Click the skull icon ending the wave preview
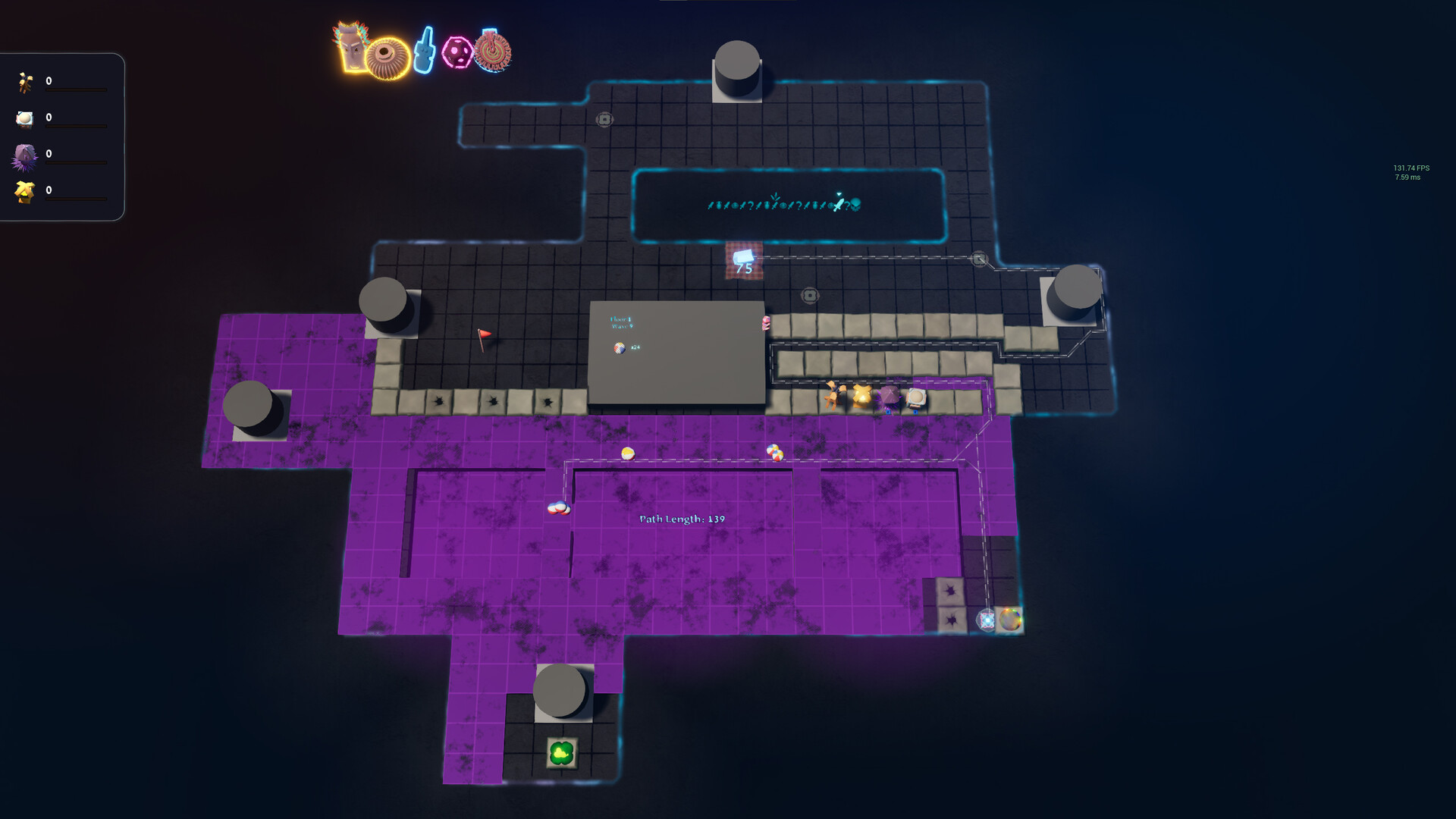The width and height of the screenshot is (1456, 819). click(856, 206)
